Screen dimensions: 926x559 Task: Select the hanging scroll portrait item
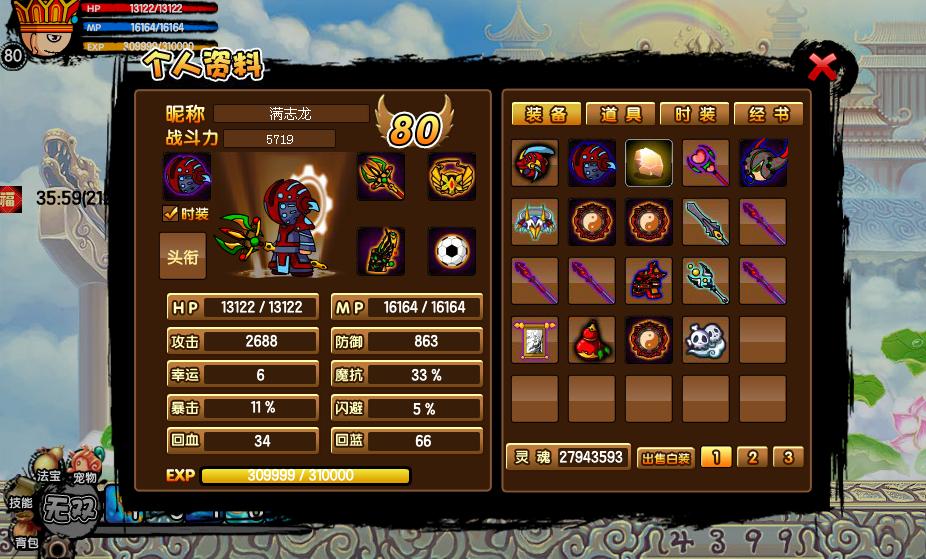[535, 341]
